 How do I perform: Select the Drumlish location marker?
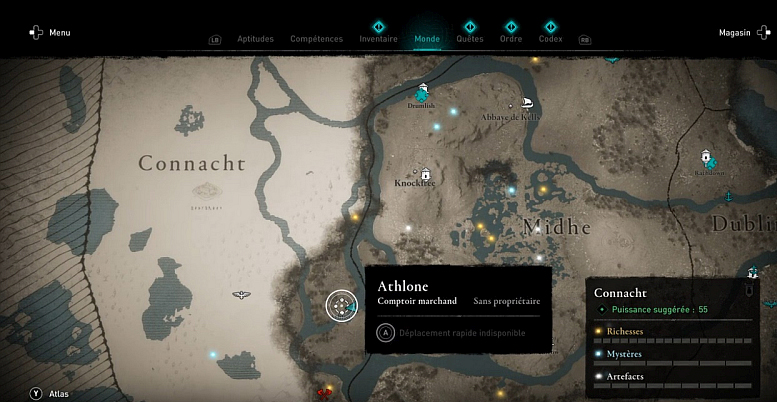pos(424,92)
